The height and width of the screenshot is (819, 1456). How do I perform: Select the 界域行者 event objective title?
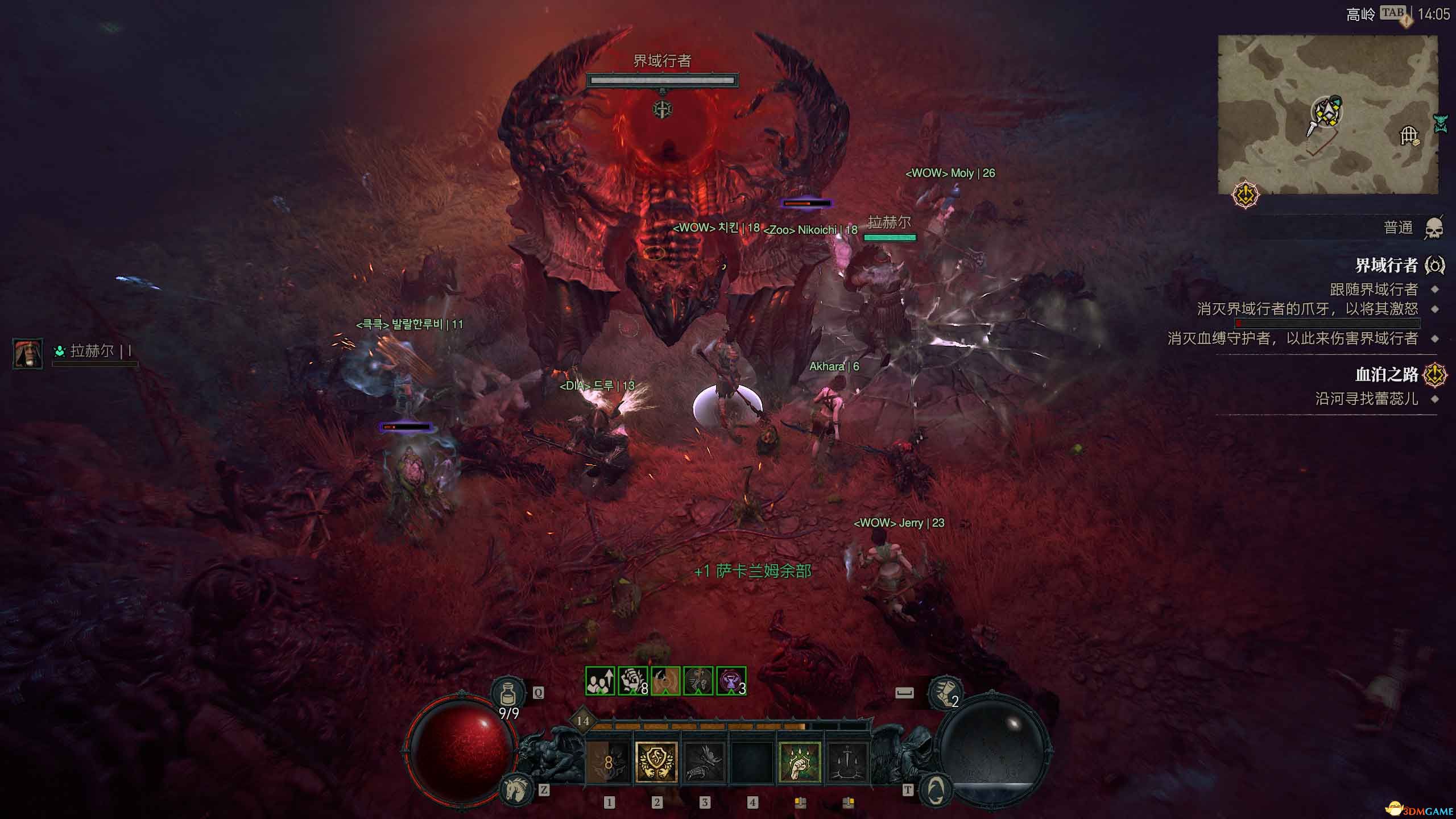coord(1386,265)
